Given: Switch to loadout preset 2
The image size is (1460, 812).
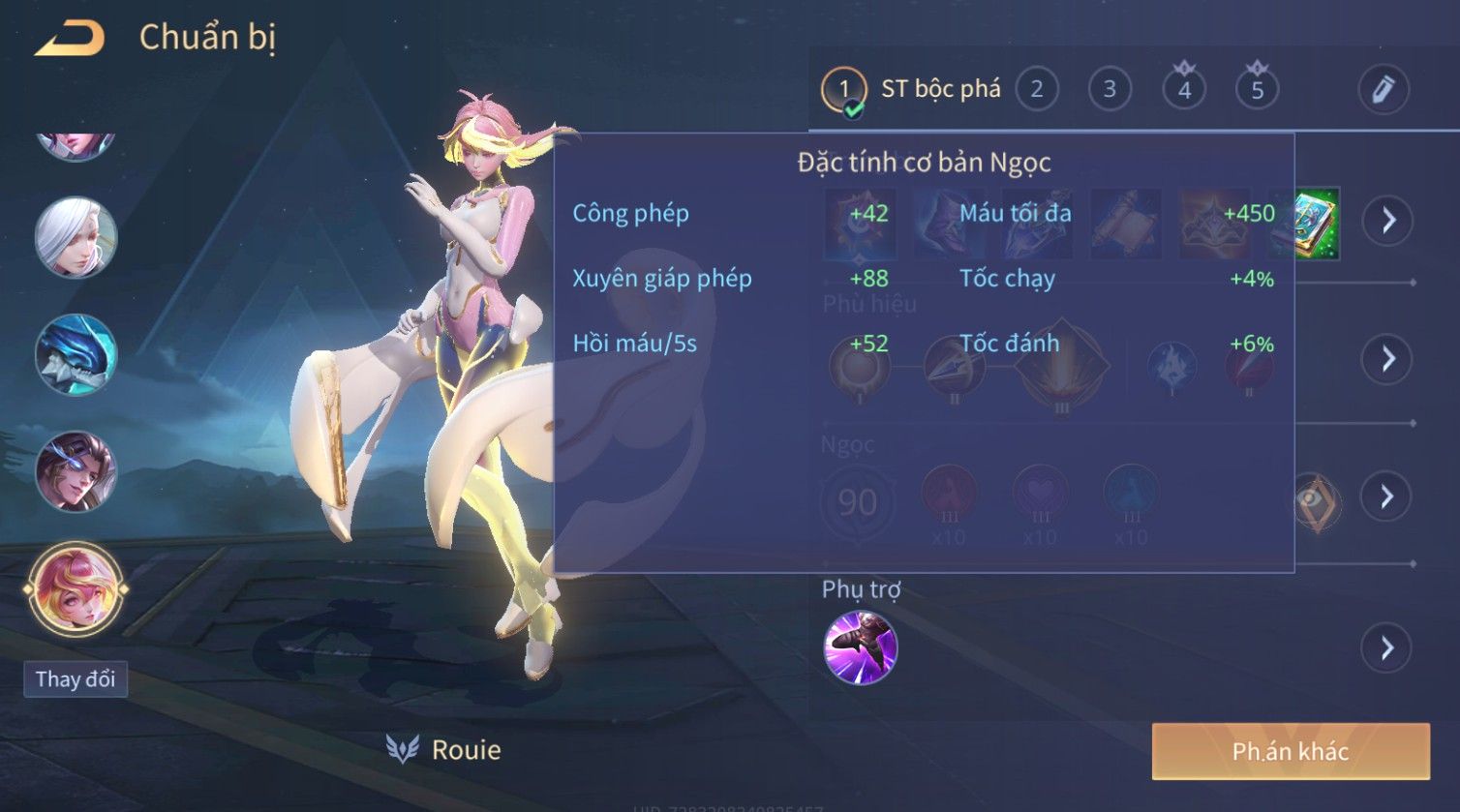Looking at the screenshot, I should click(x=1037, y=90).
